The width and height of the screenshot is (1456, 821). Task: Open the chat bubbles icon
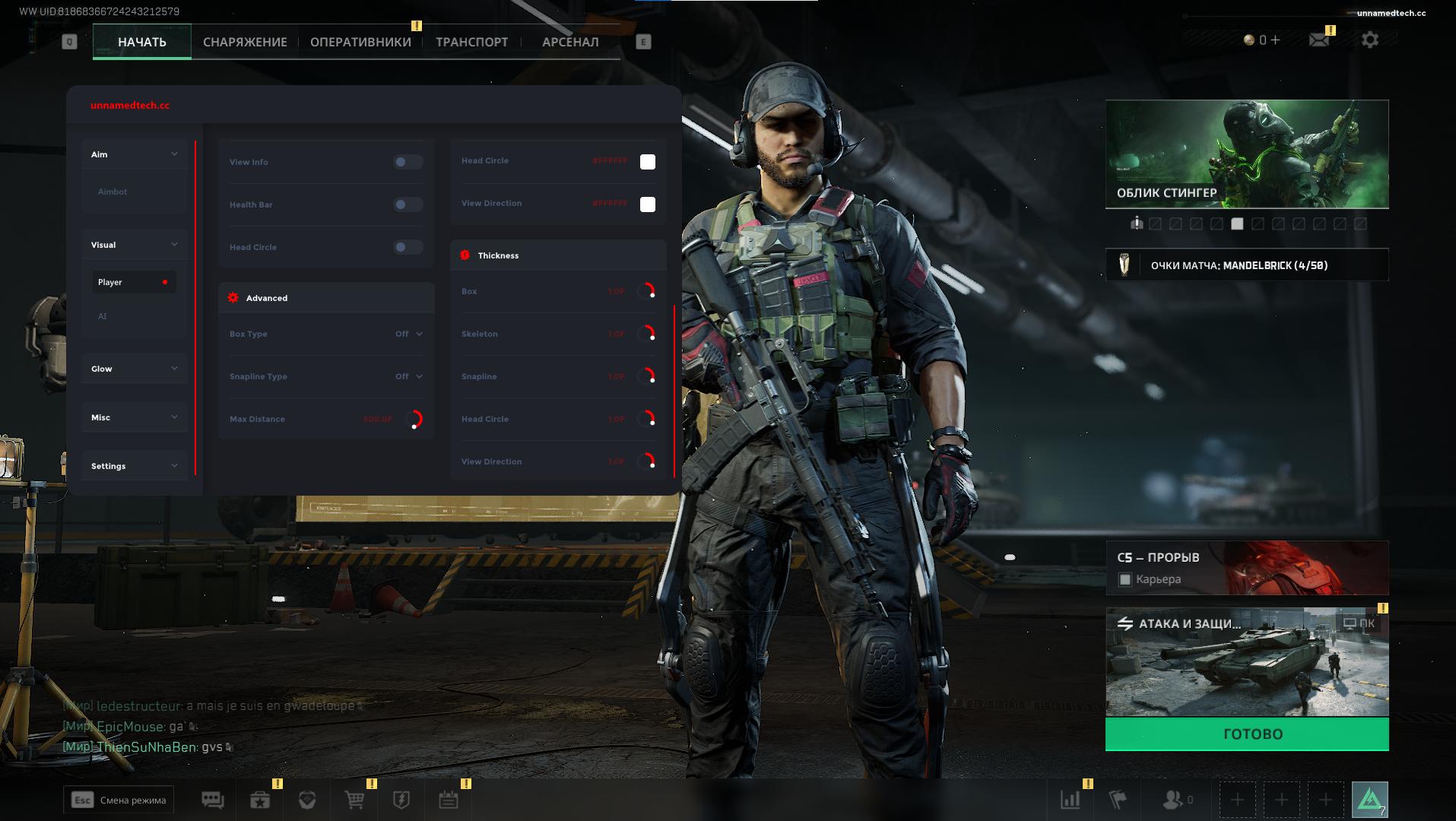pyautogui.click(x=212, y=800)
